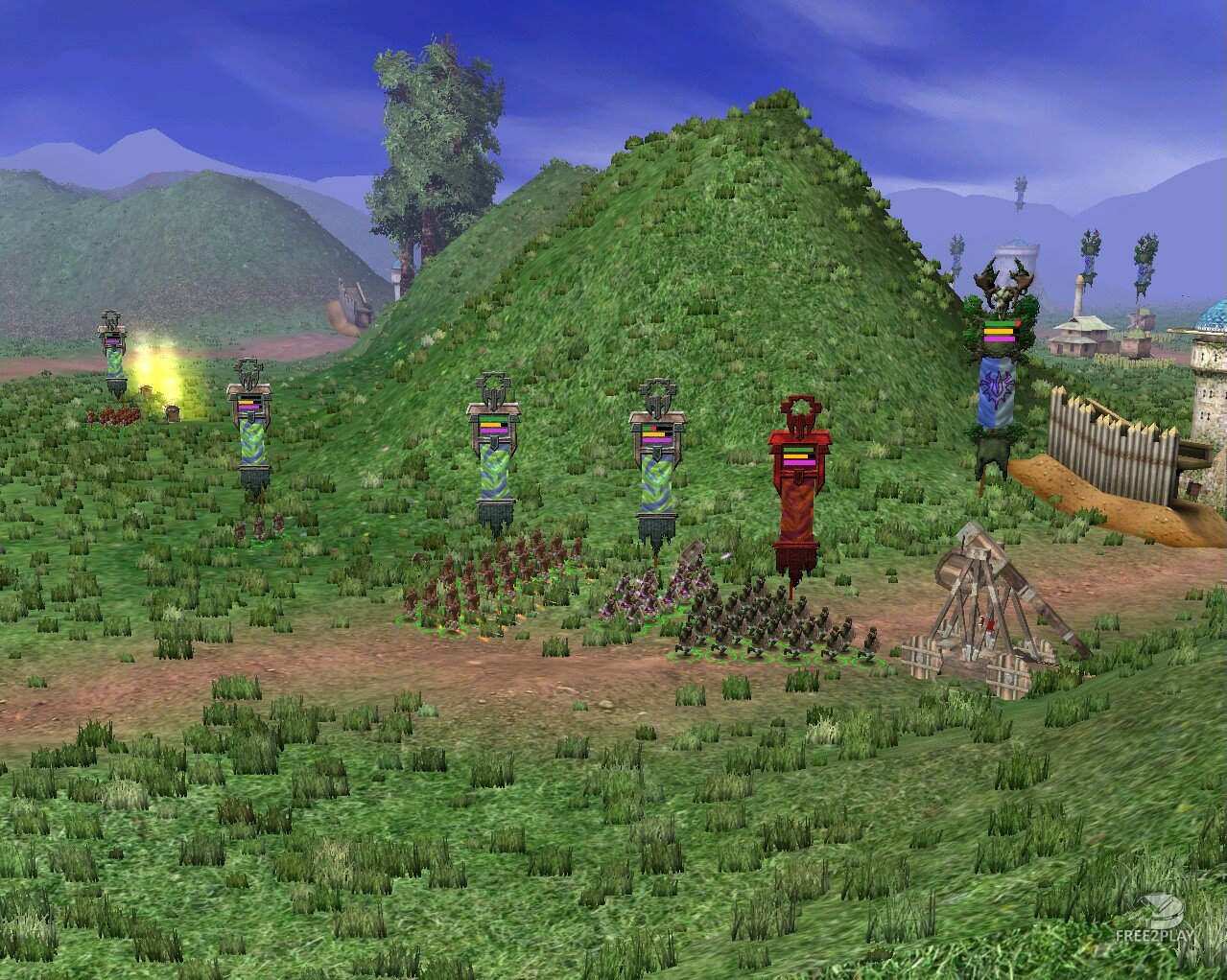
Task: Select the blue antlered unit banner
Action: (x=998, y=386)
